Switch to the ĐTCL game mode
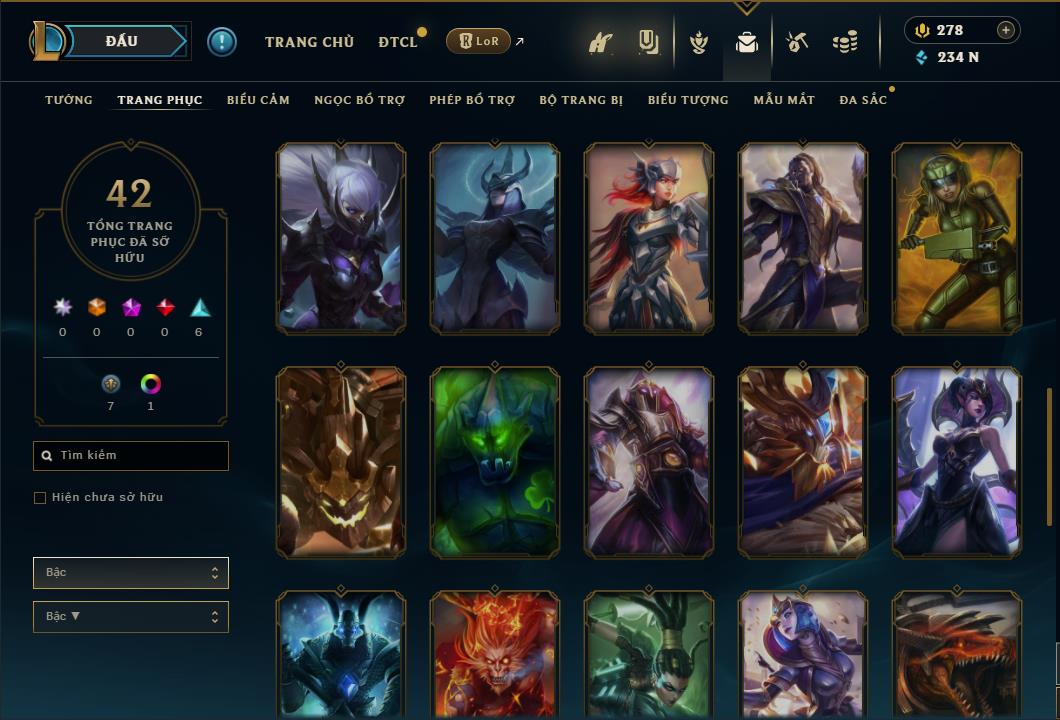1060x720 pixels. click(x=398, y=42)
